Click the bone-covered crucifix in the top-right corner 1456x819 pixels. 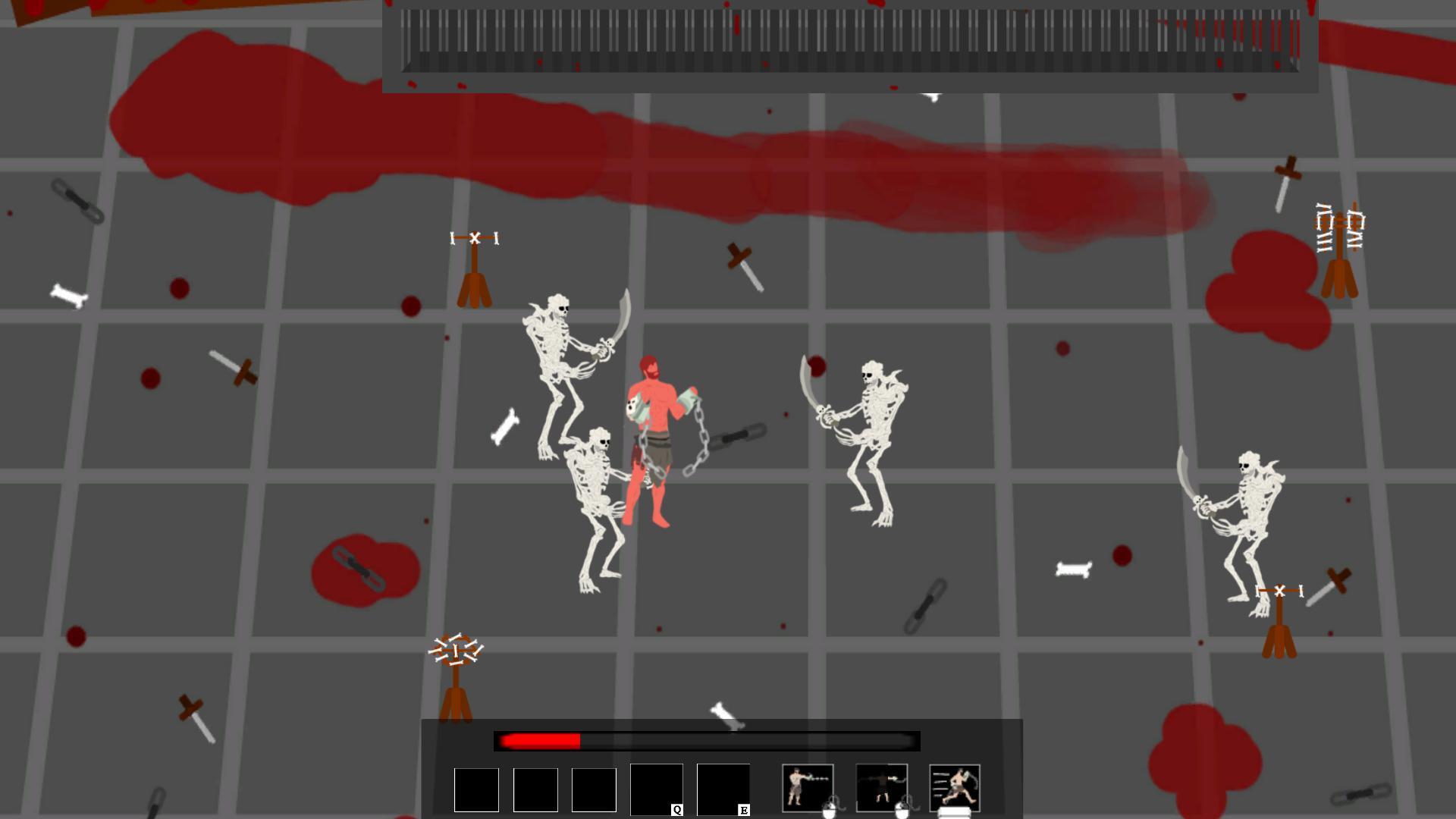(1340, 243)
